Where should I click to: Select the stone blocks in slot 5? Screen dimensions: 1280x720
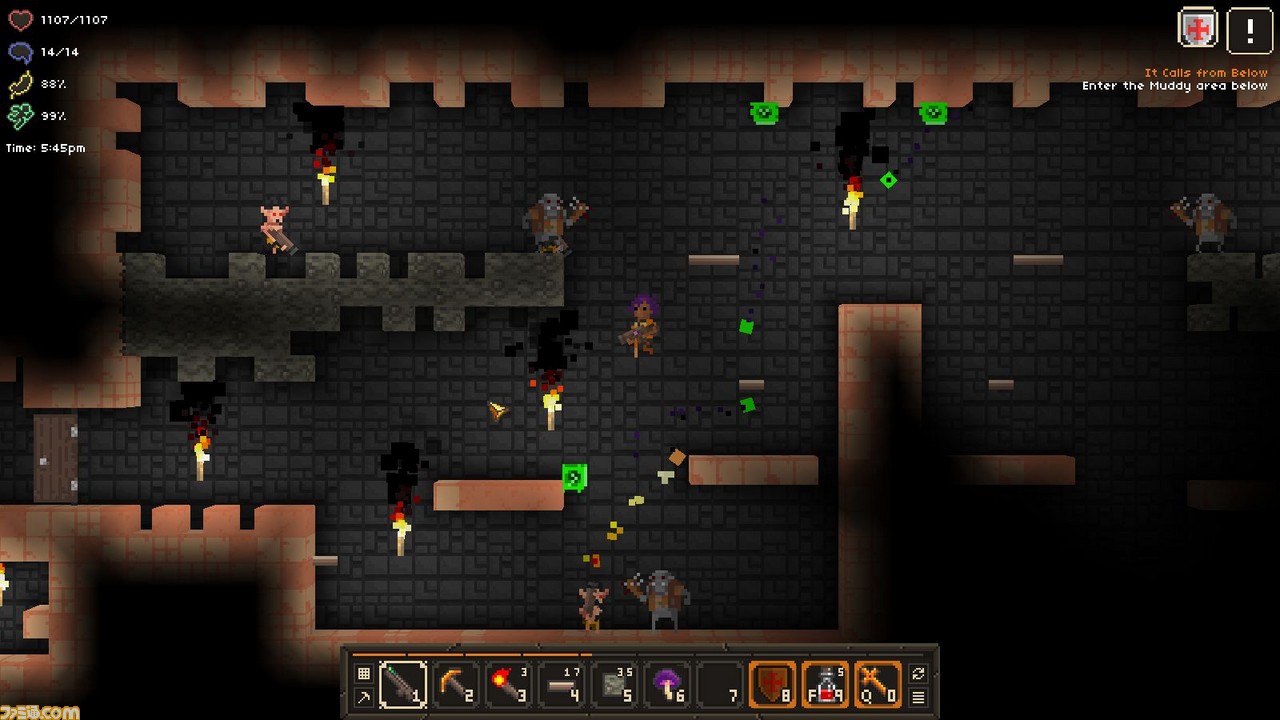[x=615, y=684]
